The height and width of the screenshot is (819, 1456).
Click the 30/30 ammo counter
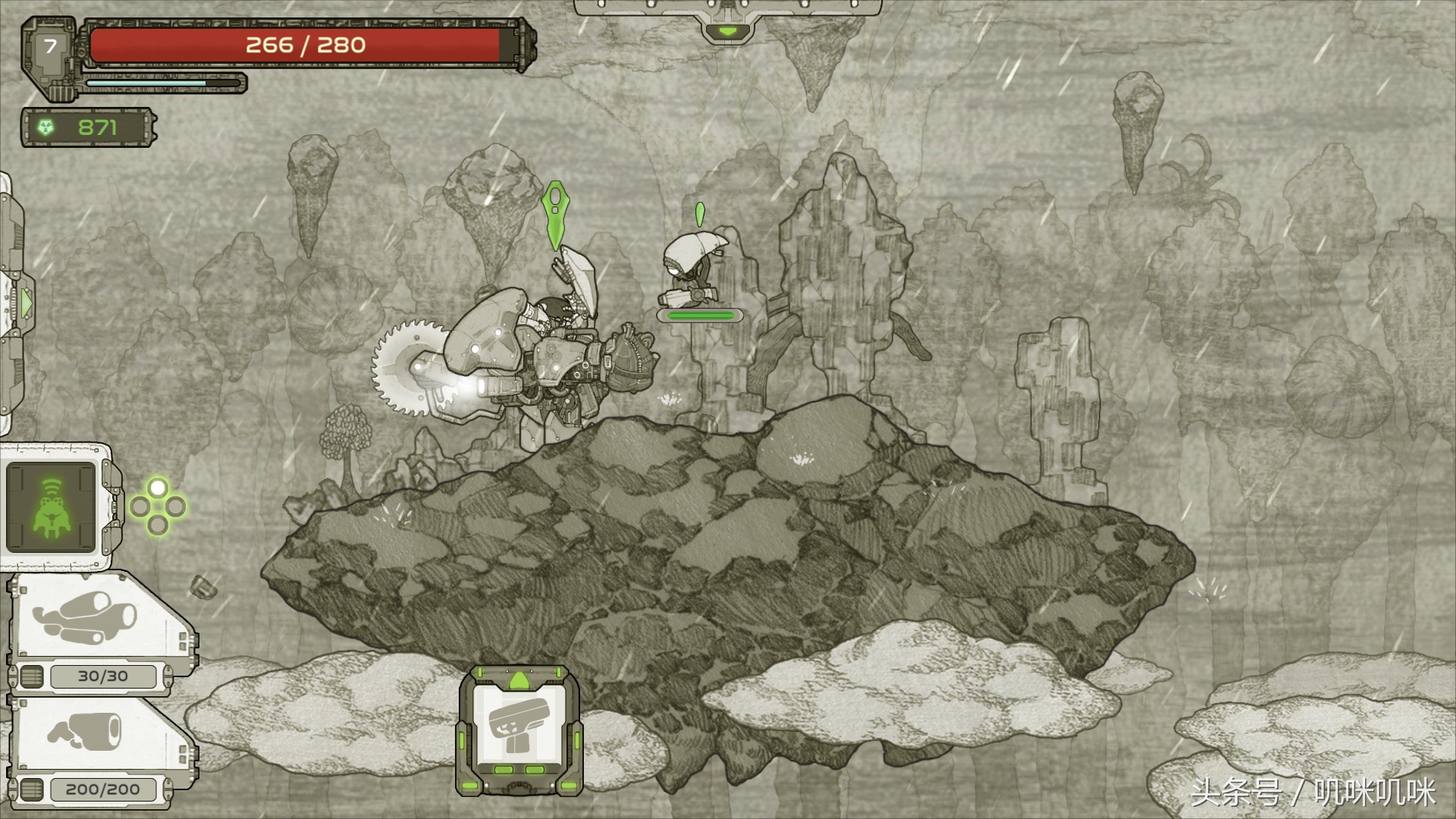coord(105,674)
